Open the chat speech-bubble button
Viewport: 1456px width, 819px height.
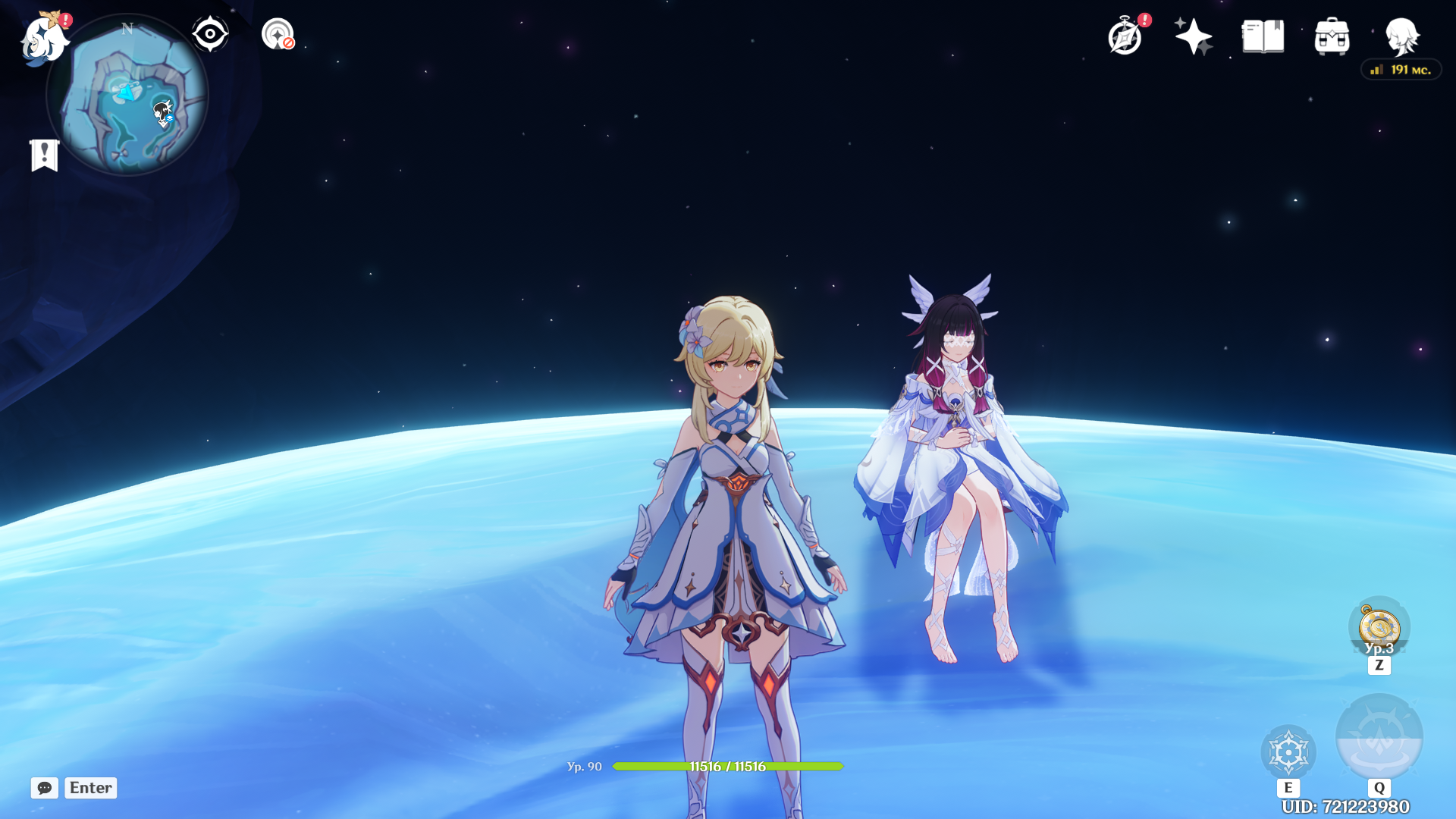45,788
